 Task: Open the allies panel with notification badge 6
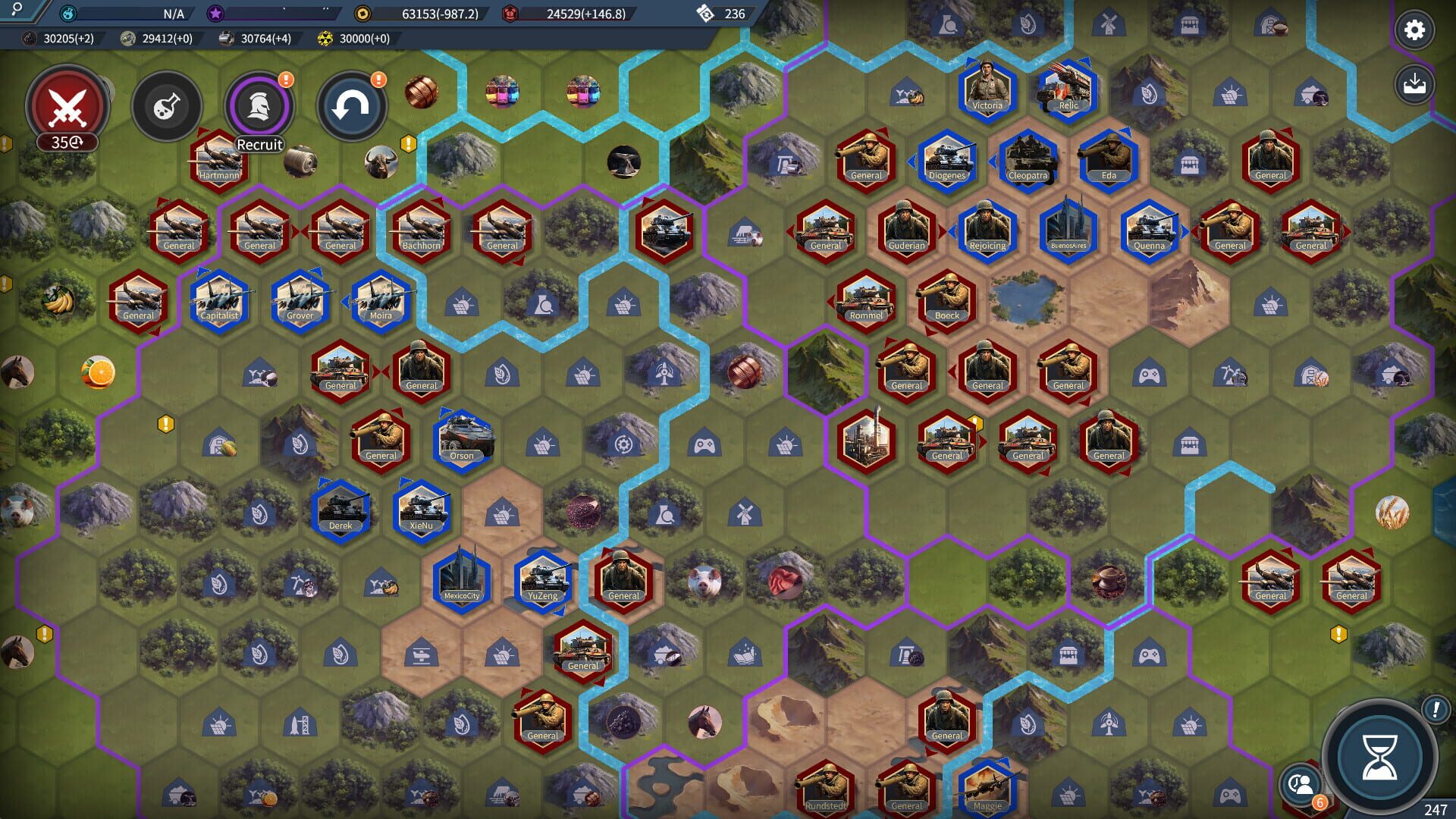pyautogui.click(x=1299, y=785)
